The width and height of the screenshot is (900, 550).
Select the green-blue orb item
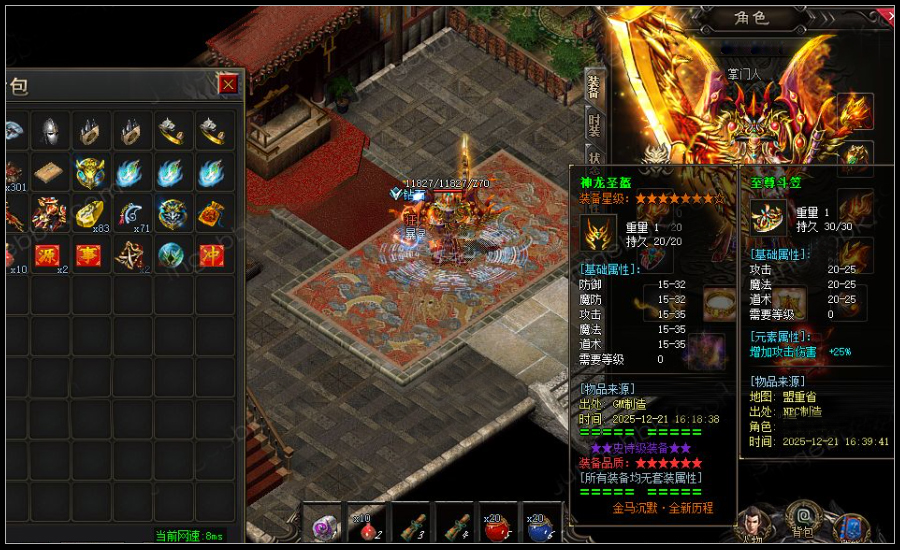tap(169, 256)
